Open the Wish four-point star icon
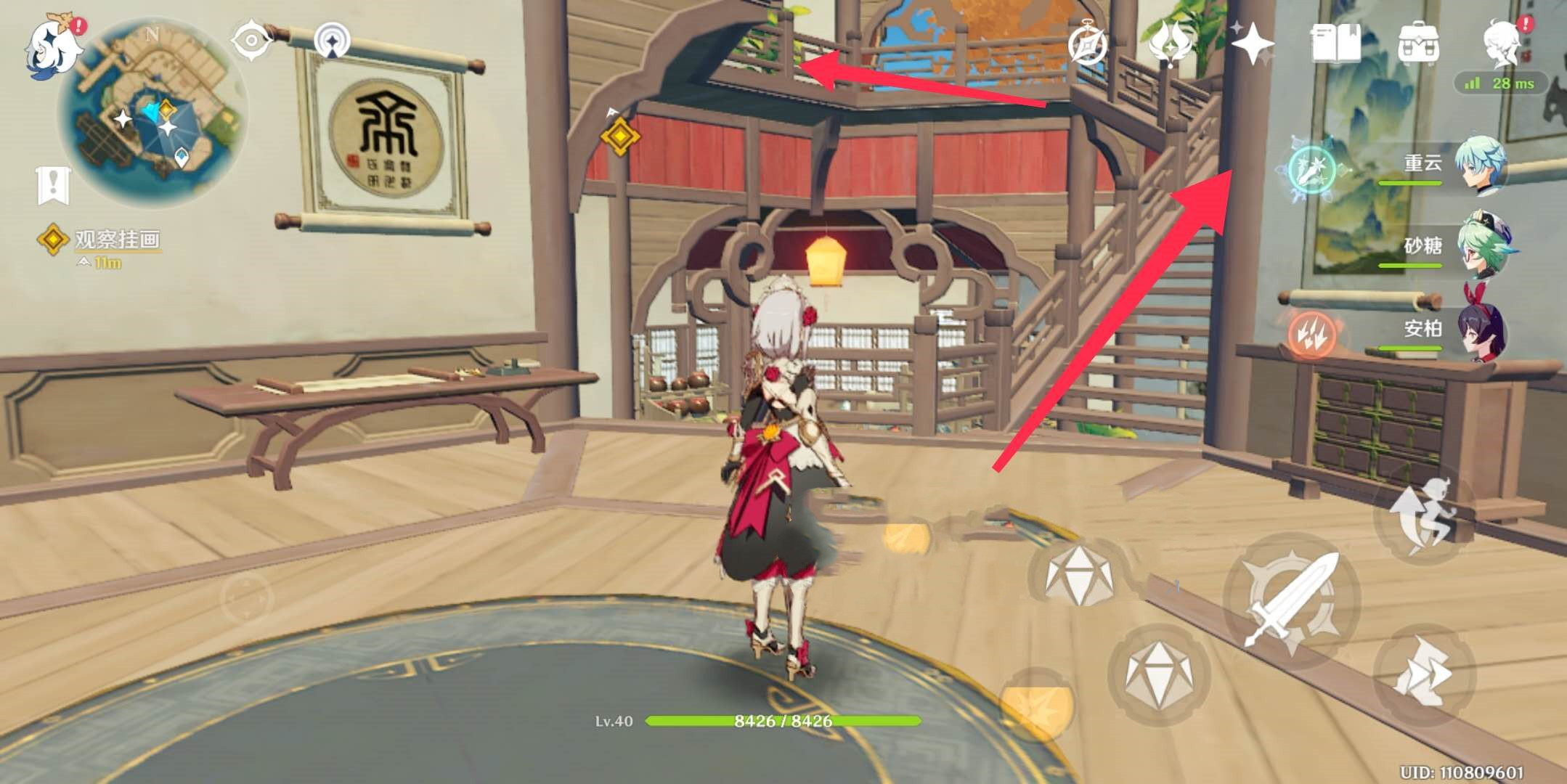Viewport: 1567px width, 784px height. (1253, 44)
